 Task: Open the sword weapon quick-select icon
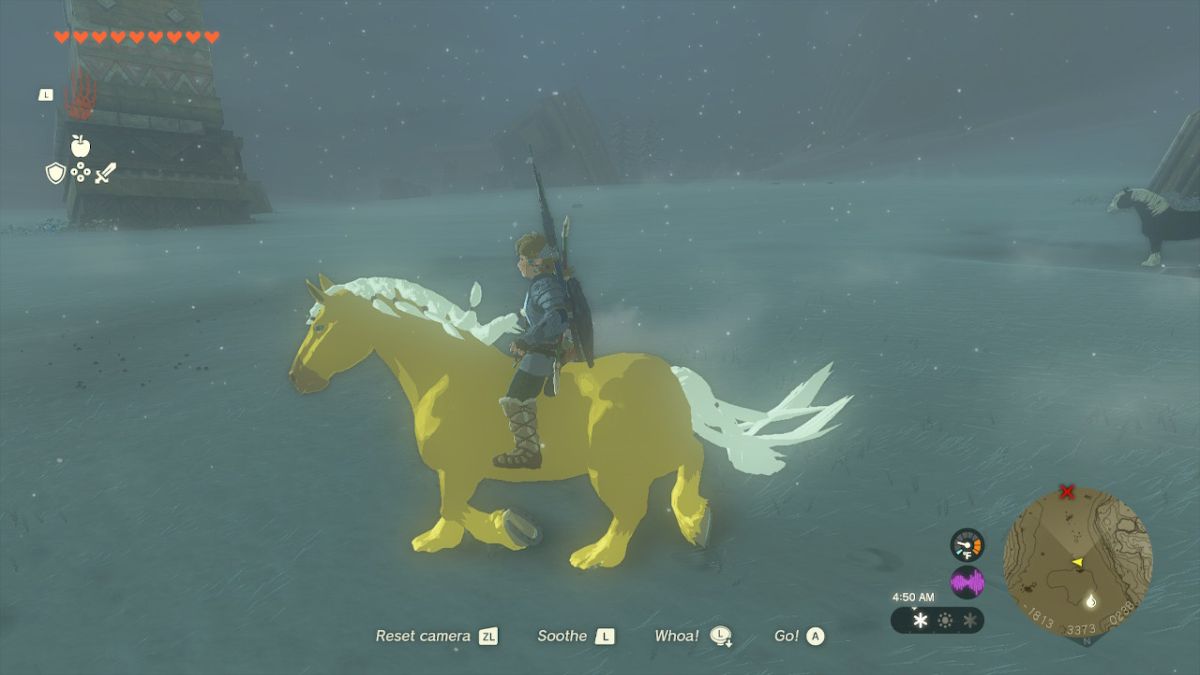pyautogui.click(x=105, y=173)
